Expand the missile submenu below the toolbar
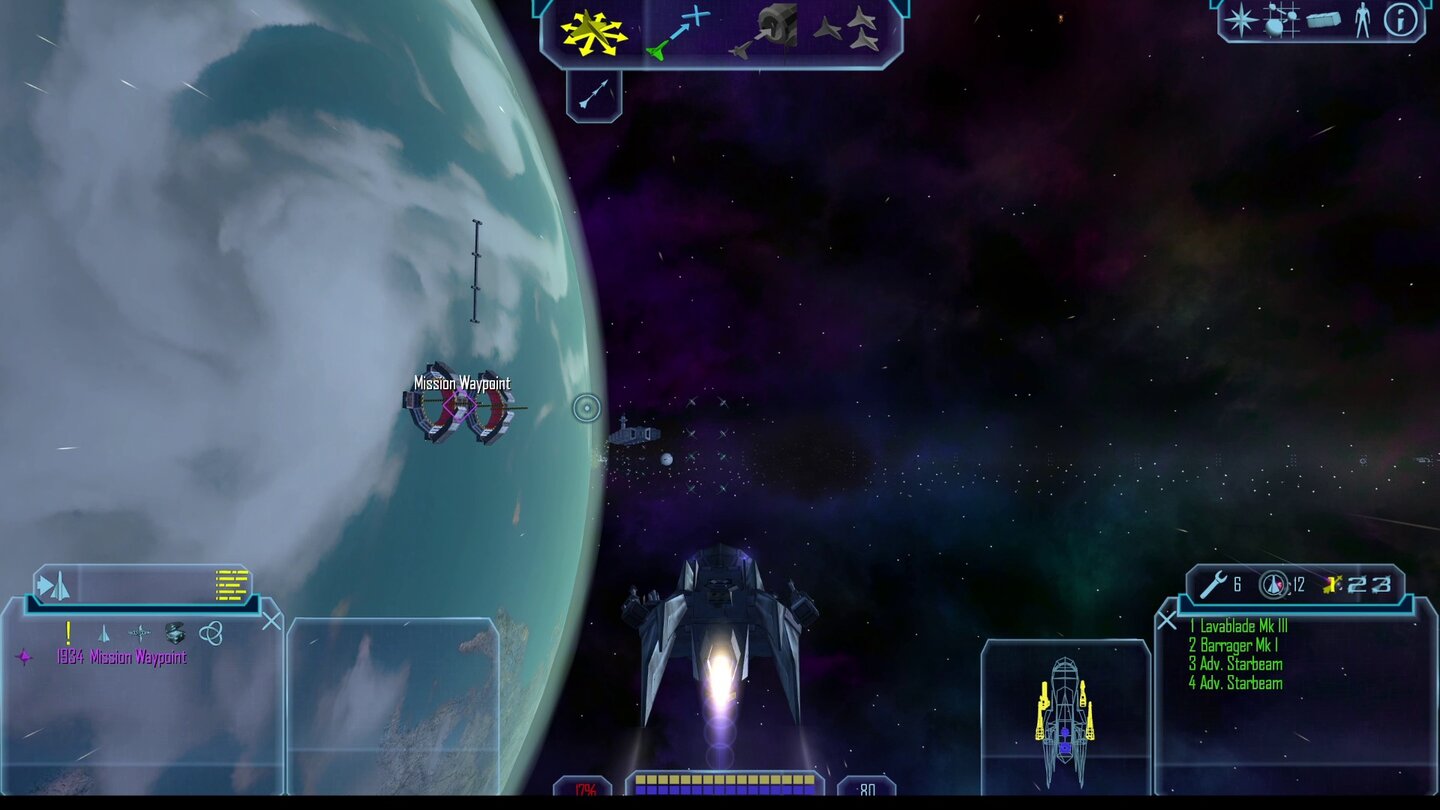 pos(594,92)
